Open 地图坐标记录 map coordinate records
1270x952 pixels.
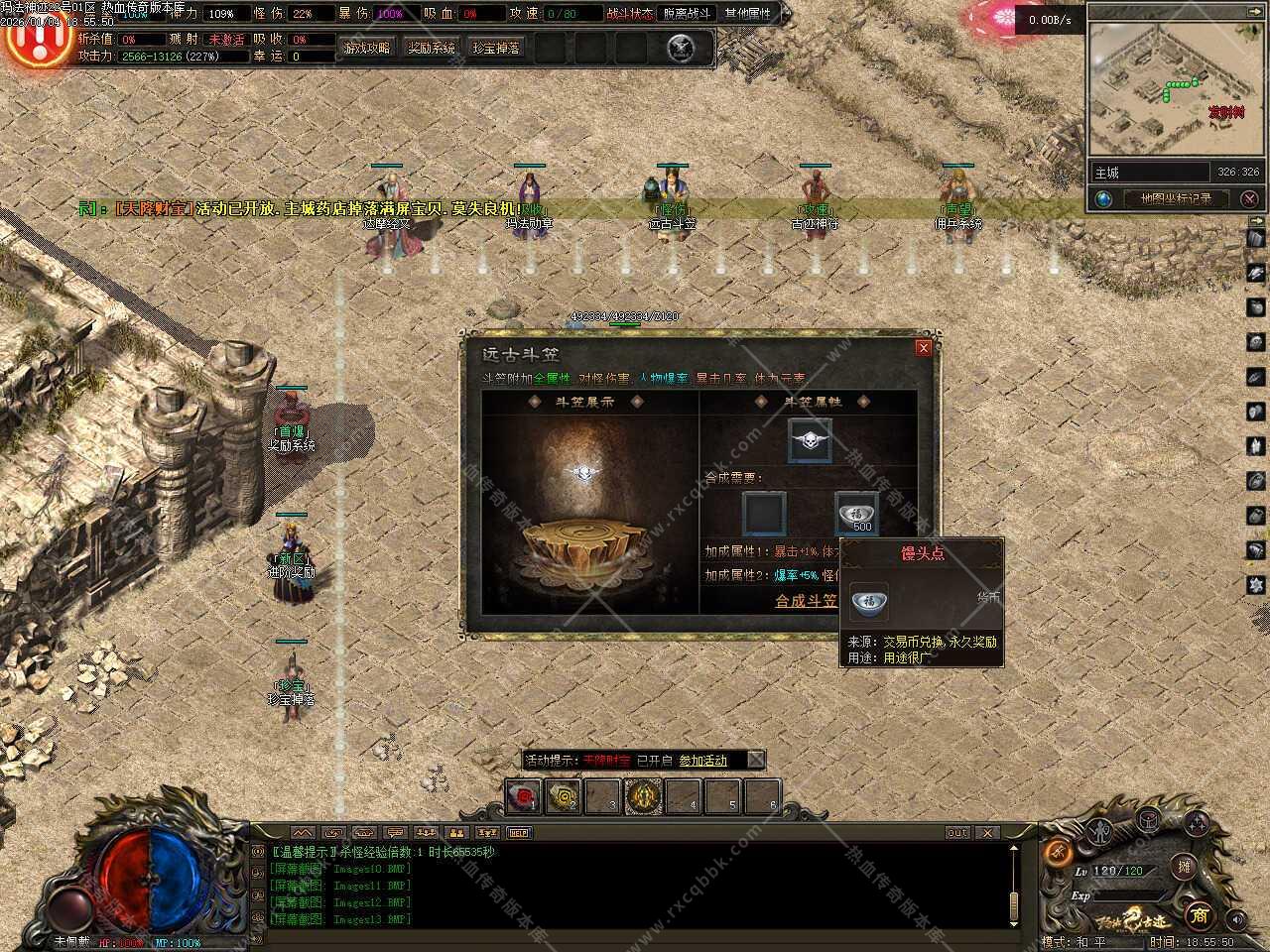[1175, 198]
